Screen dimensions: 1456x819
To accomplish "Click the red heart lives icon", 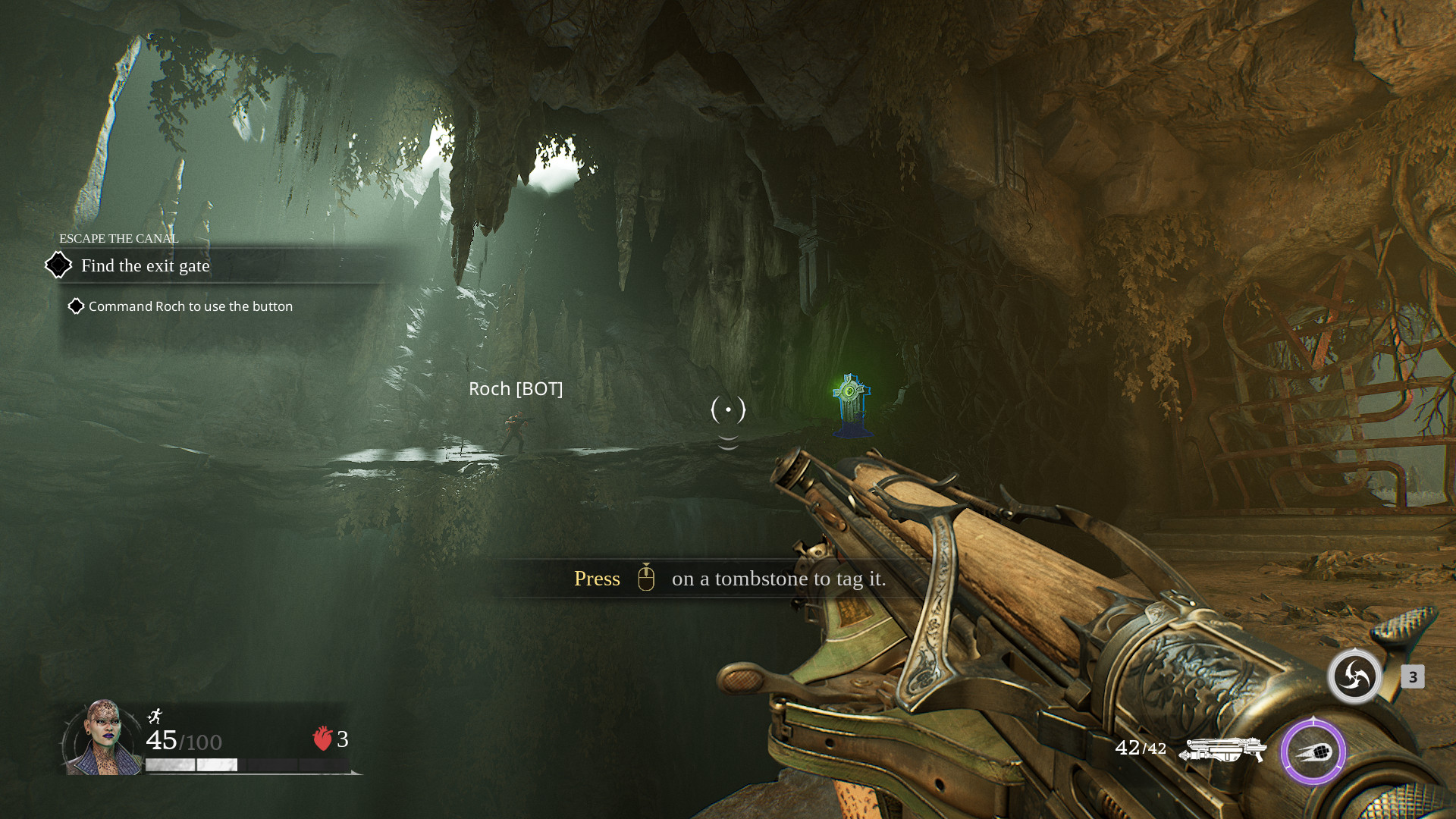I will (x=322, y=738).
